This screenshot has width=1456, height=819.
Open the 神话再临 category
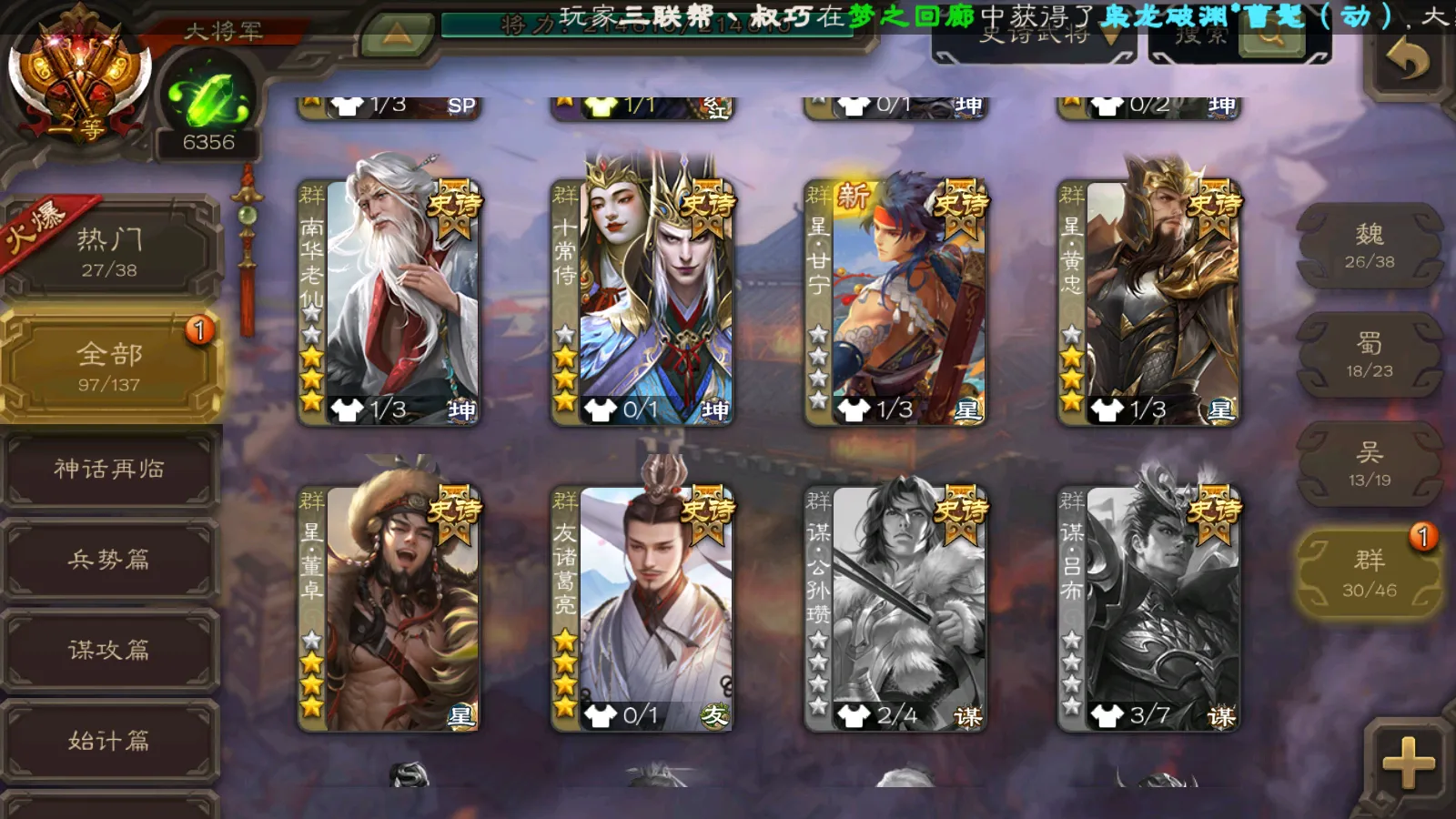pos(109,469)
